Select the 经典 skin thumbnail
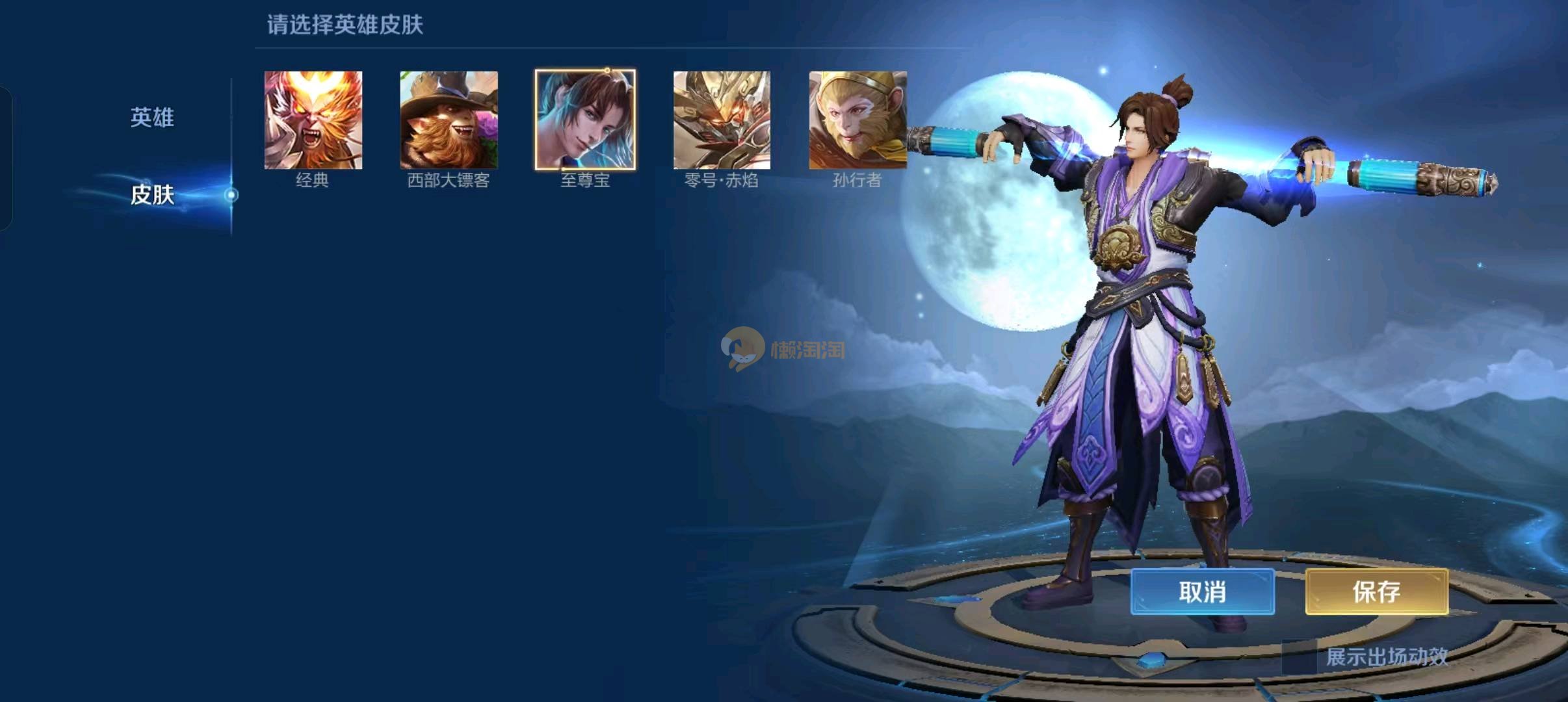This screenshot has width=1568, height=702. click(313, 120)
